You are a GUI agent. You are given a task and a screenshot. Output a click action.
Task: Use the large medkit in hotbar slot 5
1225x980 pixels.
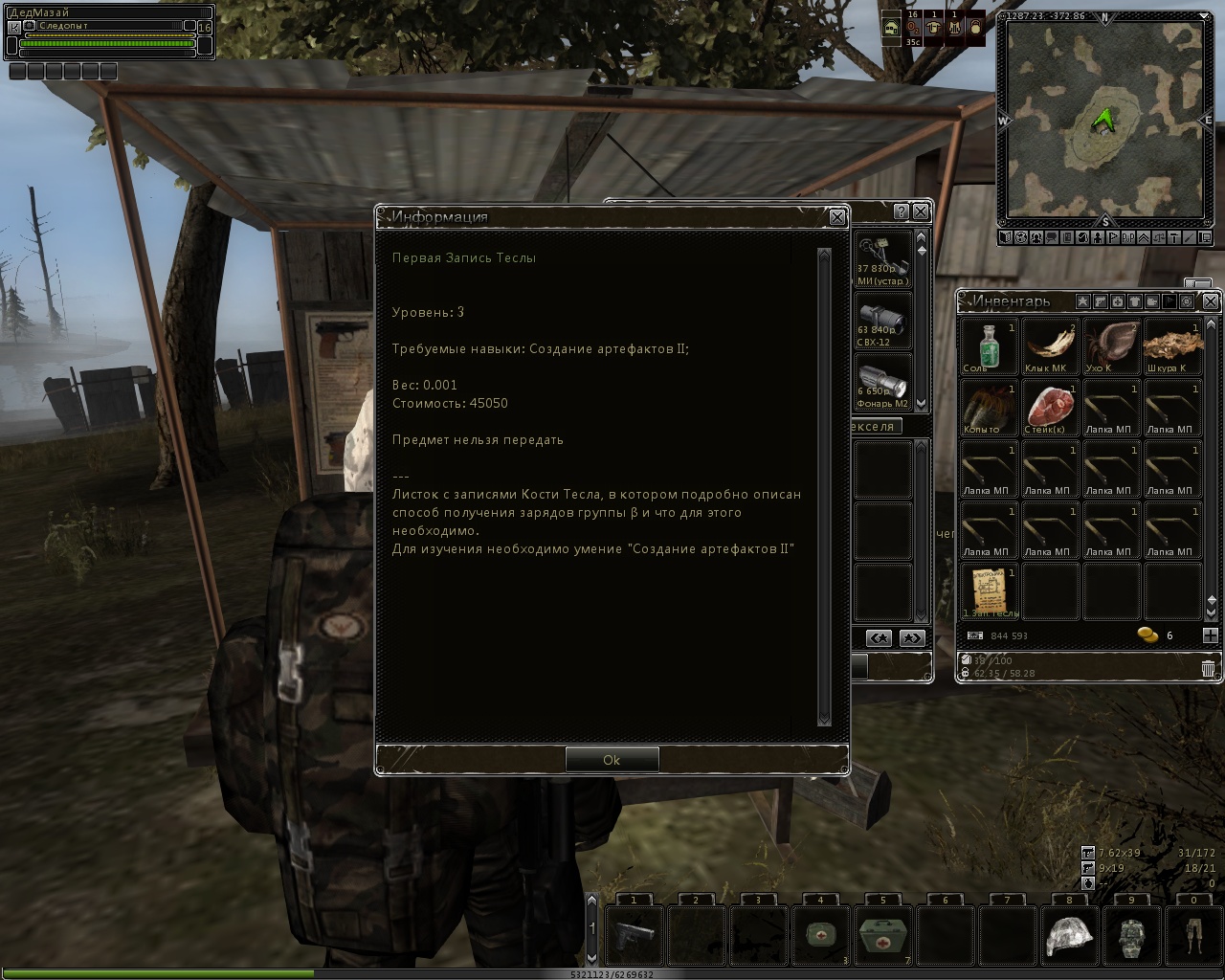883,935
